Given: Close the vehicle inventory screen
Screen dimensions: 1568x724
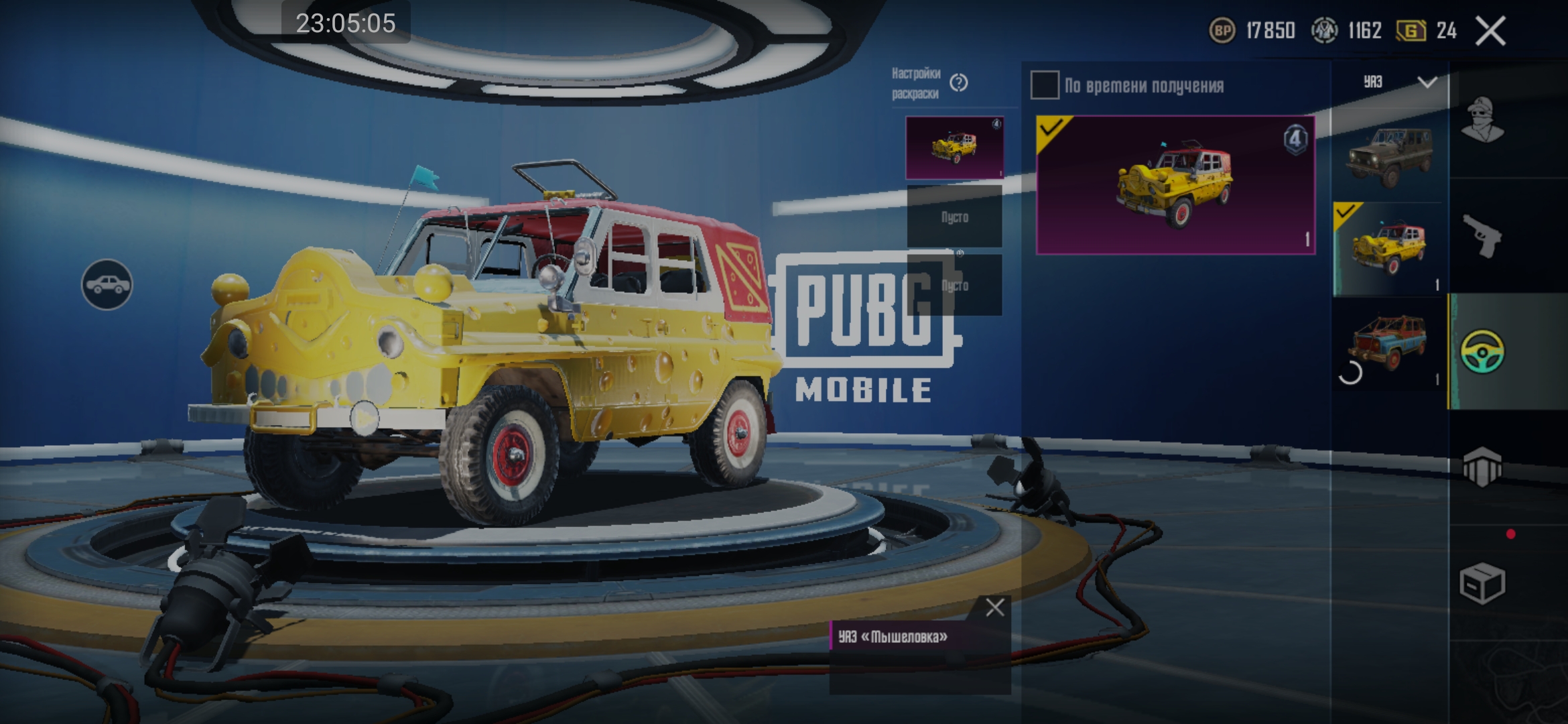Looking at the screenshot, I should (1490, 31).
